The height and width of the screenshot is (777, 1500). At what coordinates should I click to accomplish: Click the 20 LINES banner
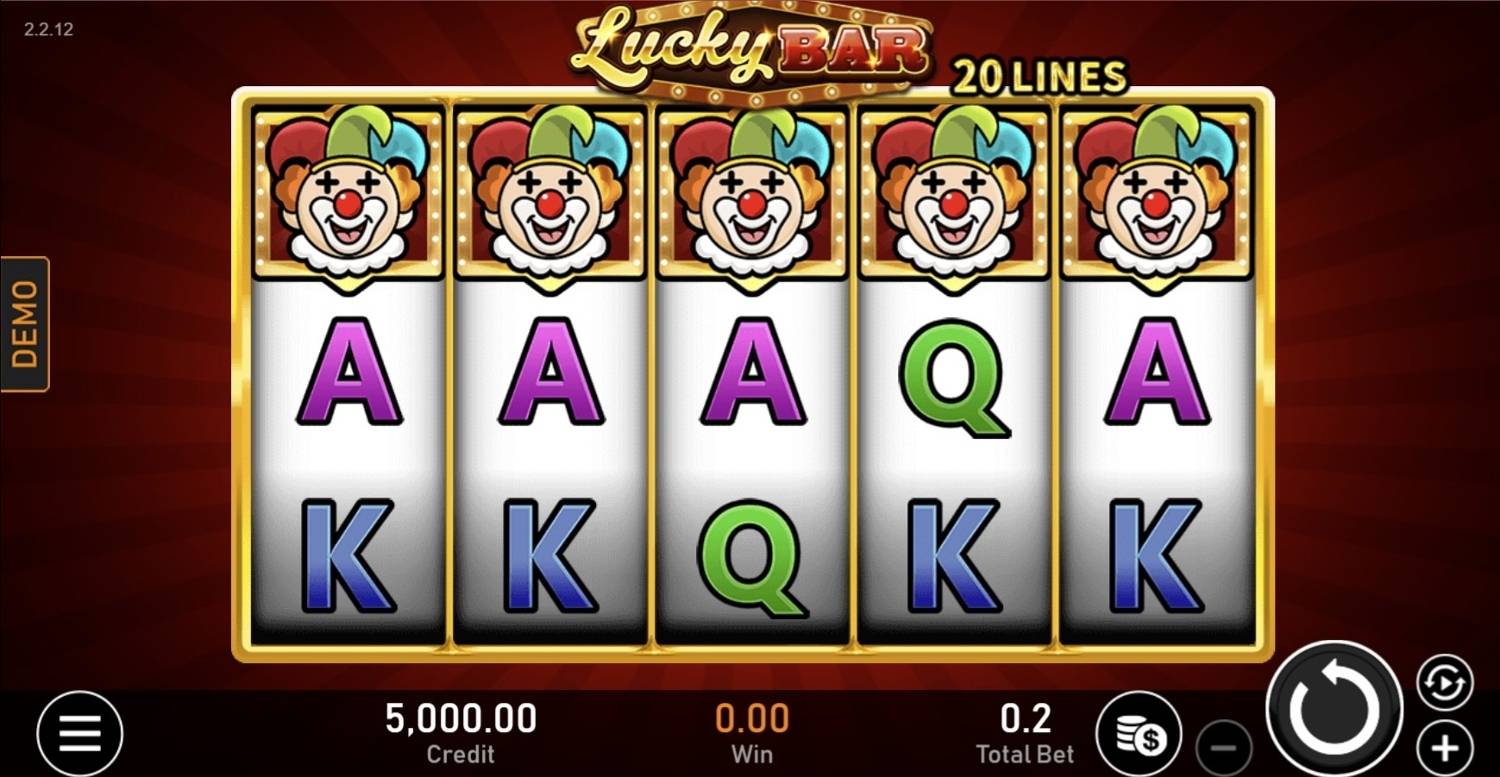pos(1040,77)
